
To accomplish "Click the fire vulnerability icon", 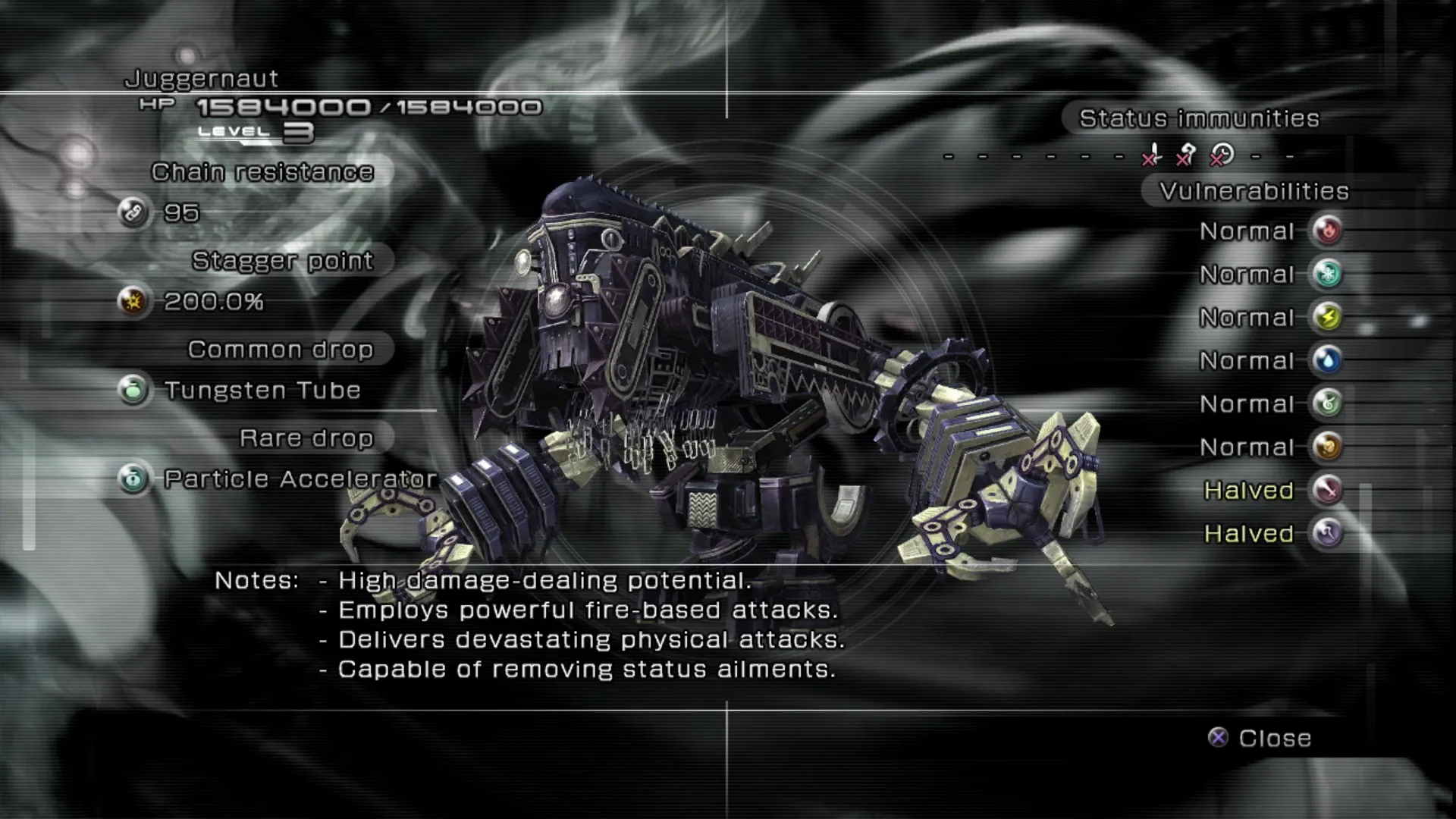I will (x=1327, y=231).
